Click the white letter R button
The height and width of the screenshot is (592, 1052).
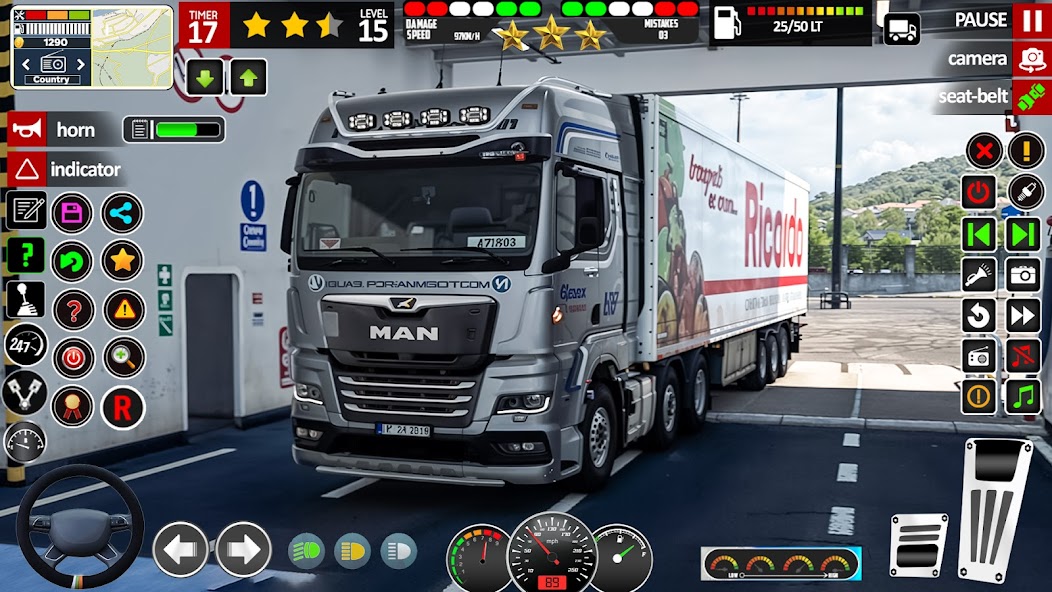pos(122,407)
